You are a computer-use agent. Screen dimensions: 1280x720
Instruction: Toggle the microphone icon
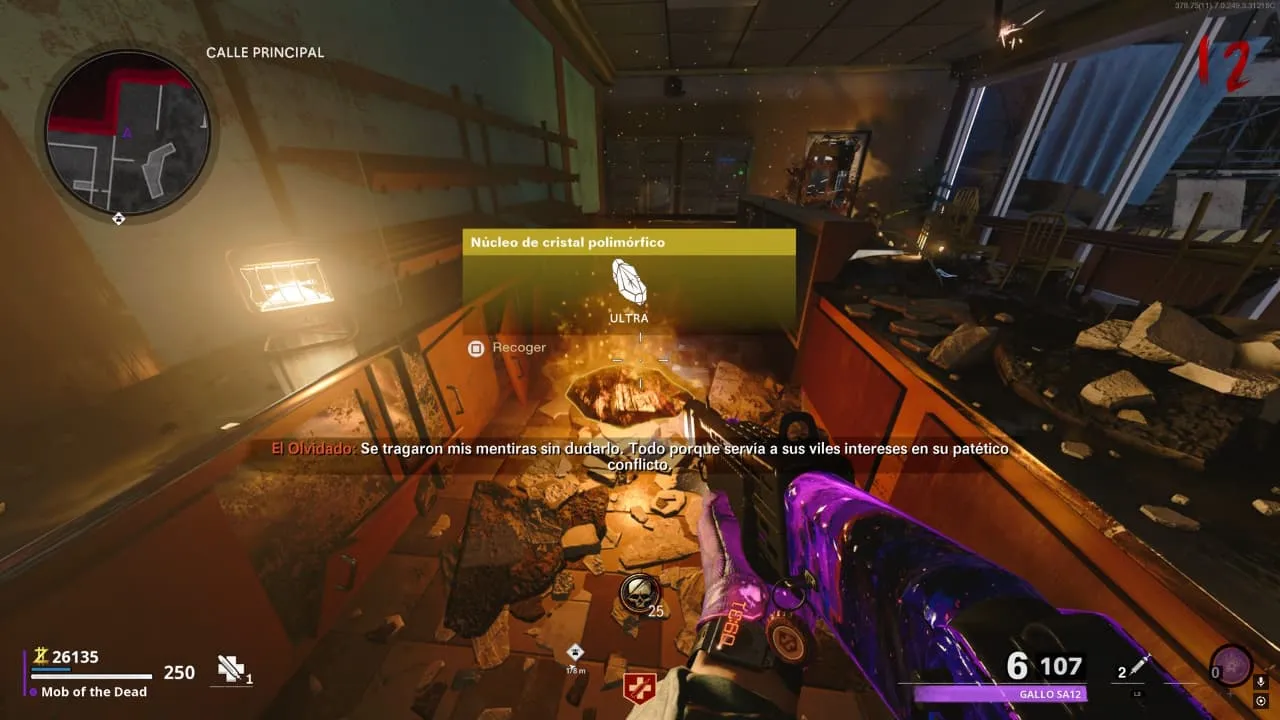pyautogui.click(x=1260, y=682)
